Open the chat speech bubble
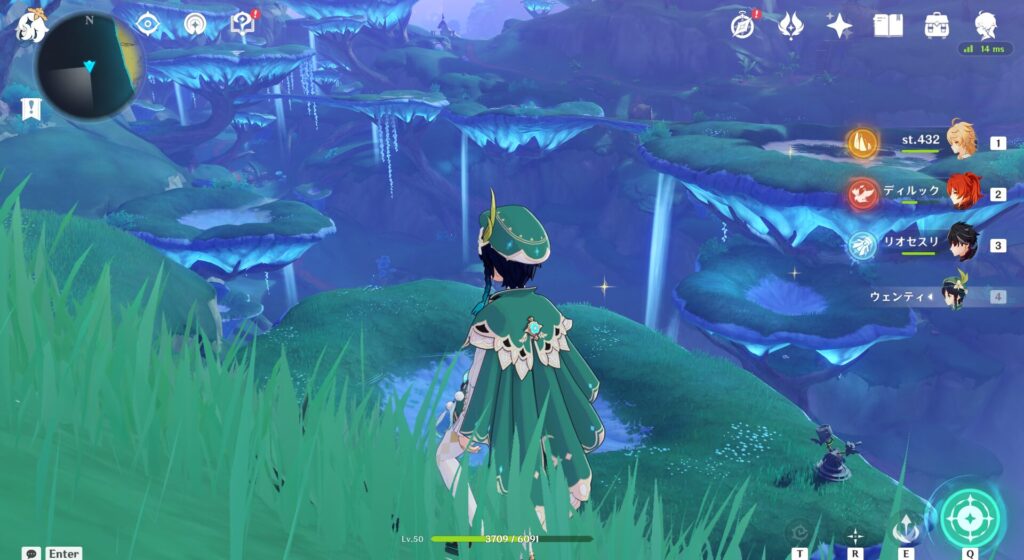1024x560 pixels. pyautogui.click(x=33, y=552)
